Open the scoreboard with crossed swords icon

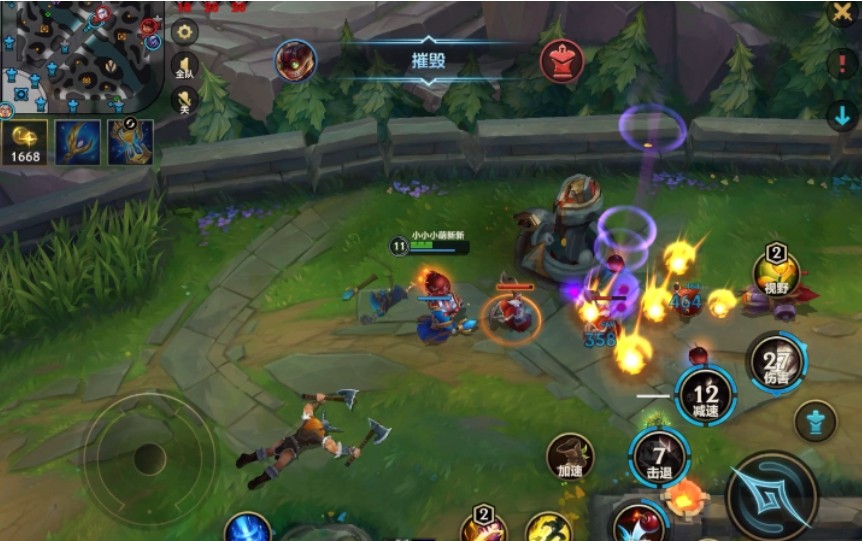[842, 13]
